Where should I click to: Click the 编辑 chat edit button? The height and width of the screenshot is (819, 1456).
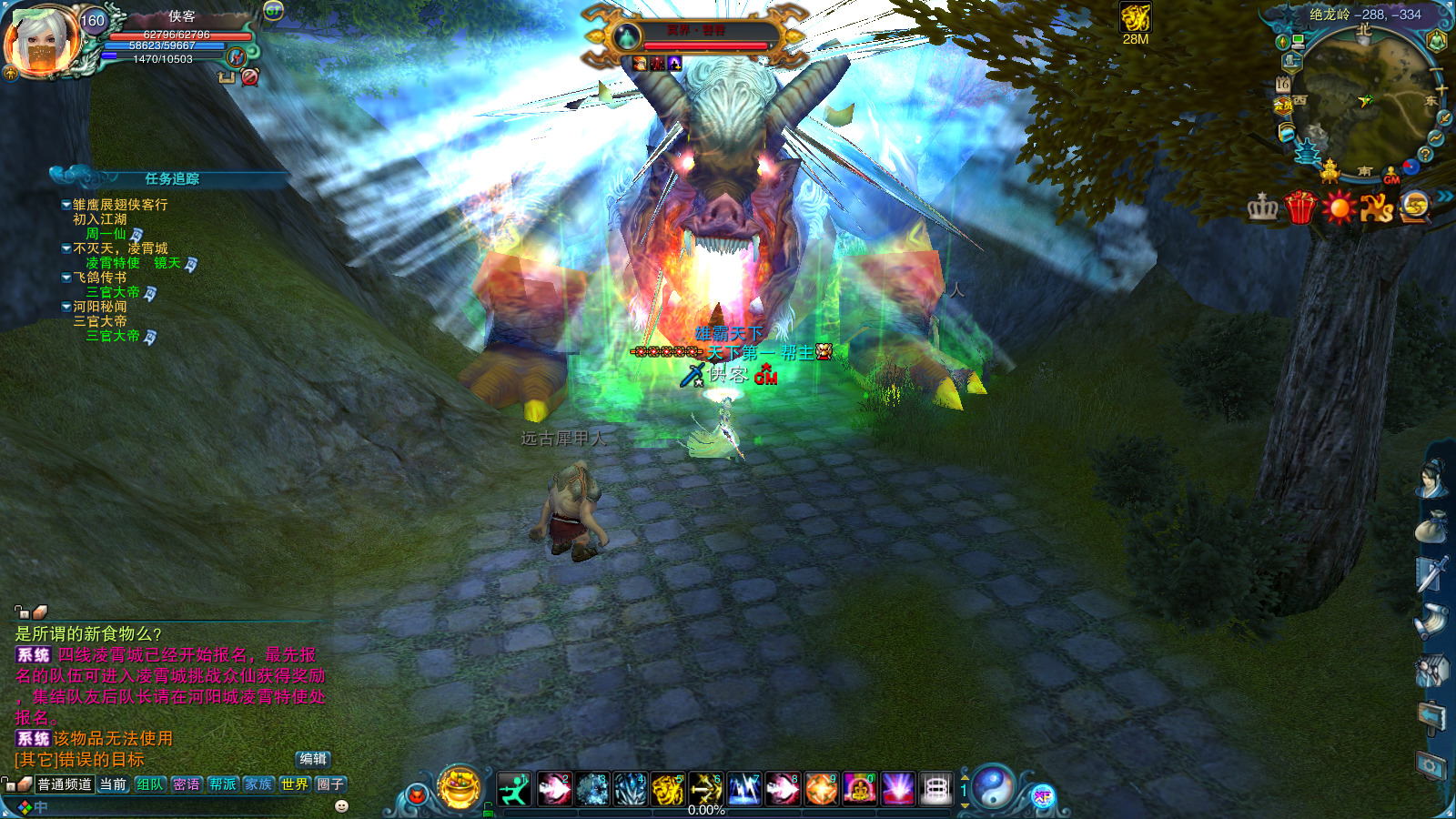(313, 759)
